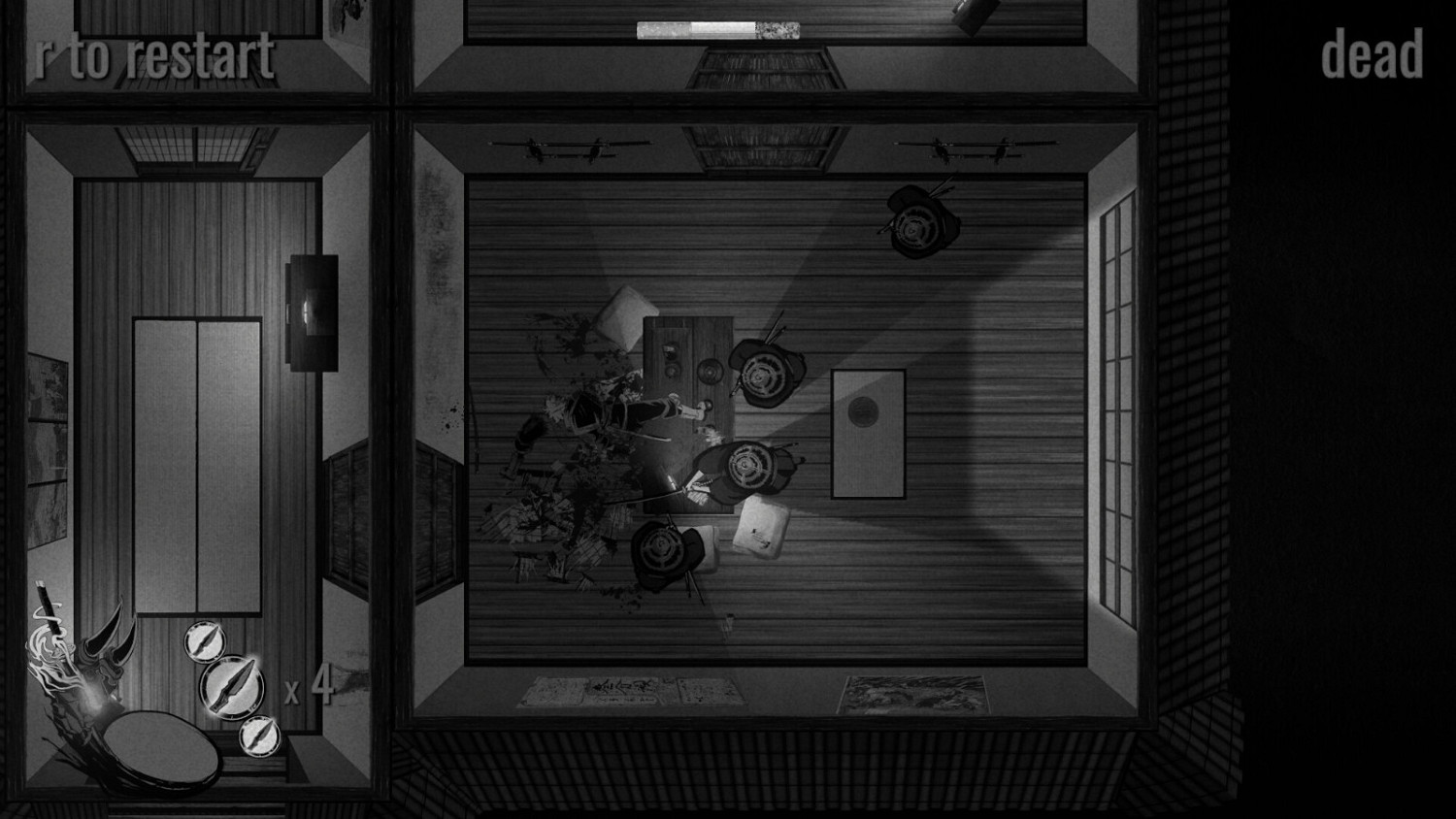
Task: Select the top small kunai icon
Action: point(205,641)
